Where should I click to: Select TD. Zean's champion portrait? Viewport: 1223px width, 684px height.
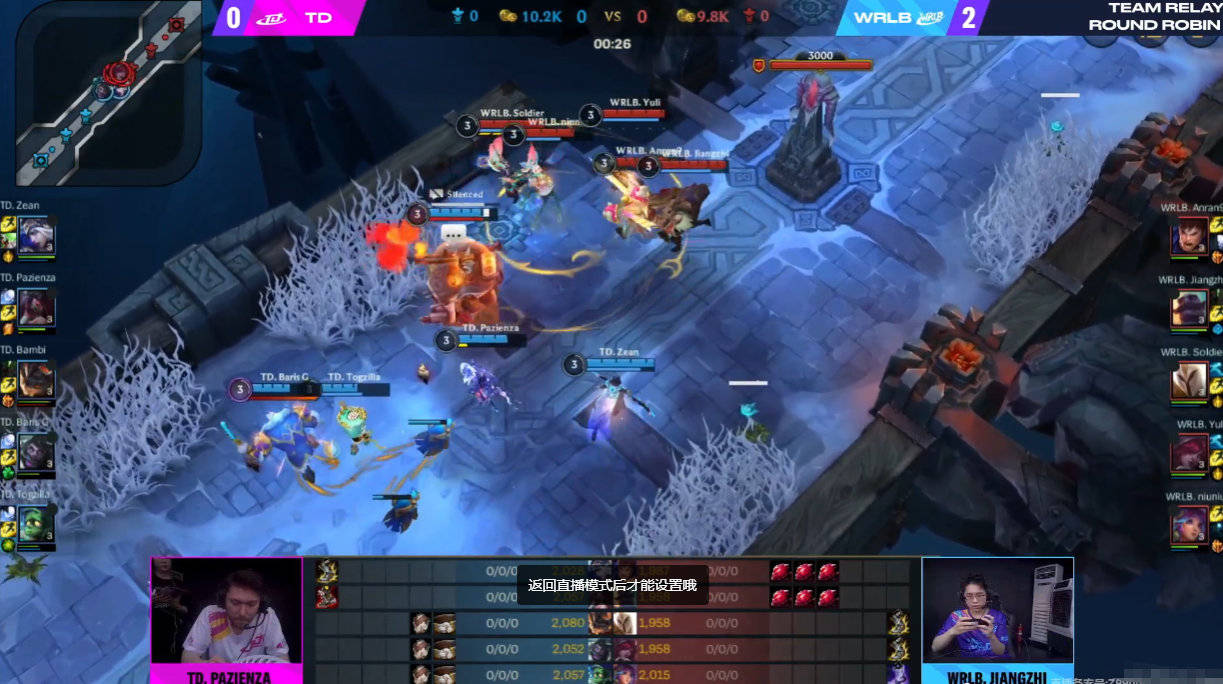(x=36, y=236)
